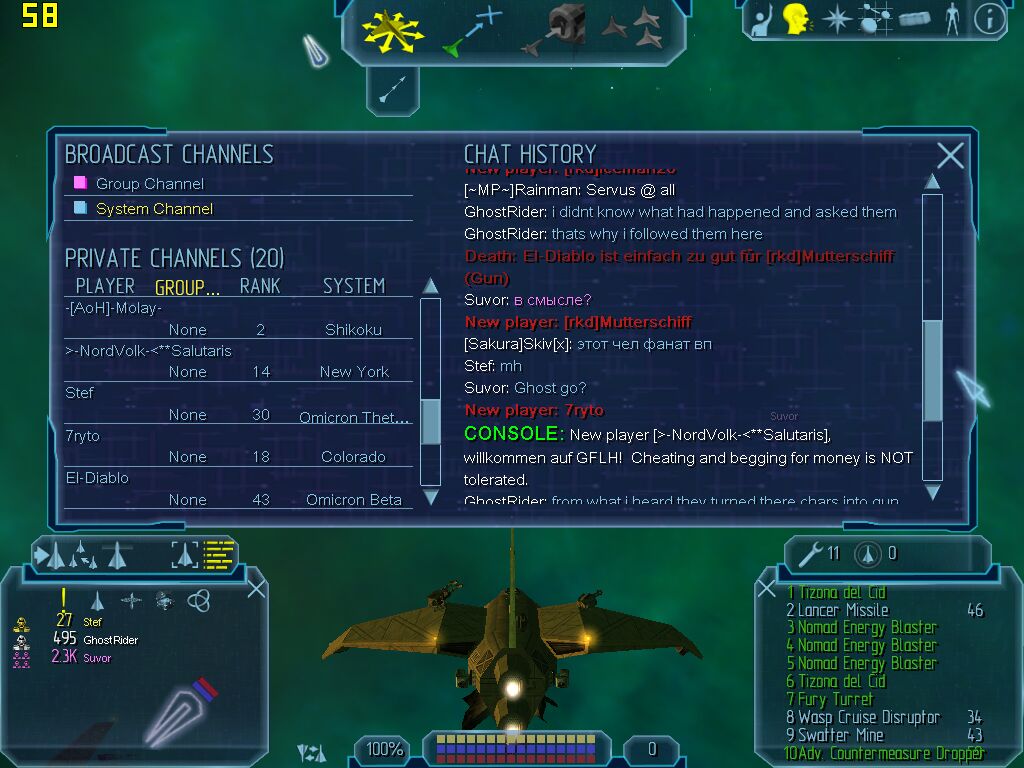This screenshot has height=768, width=1024.
Task: Close the contact list panel
Action: (256, 588)
